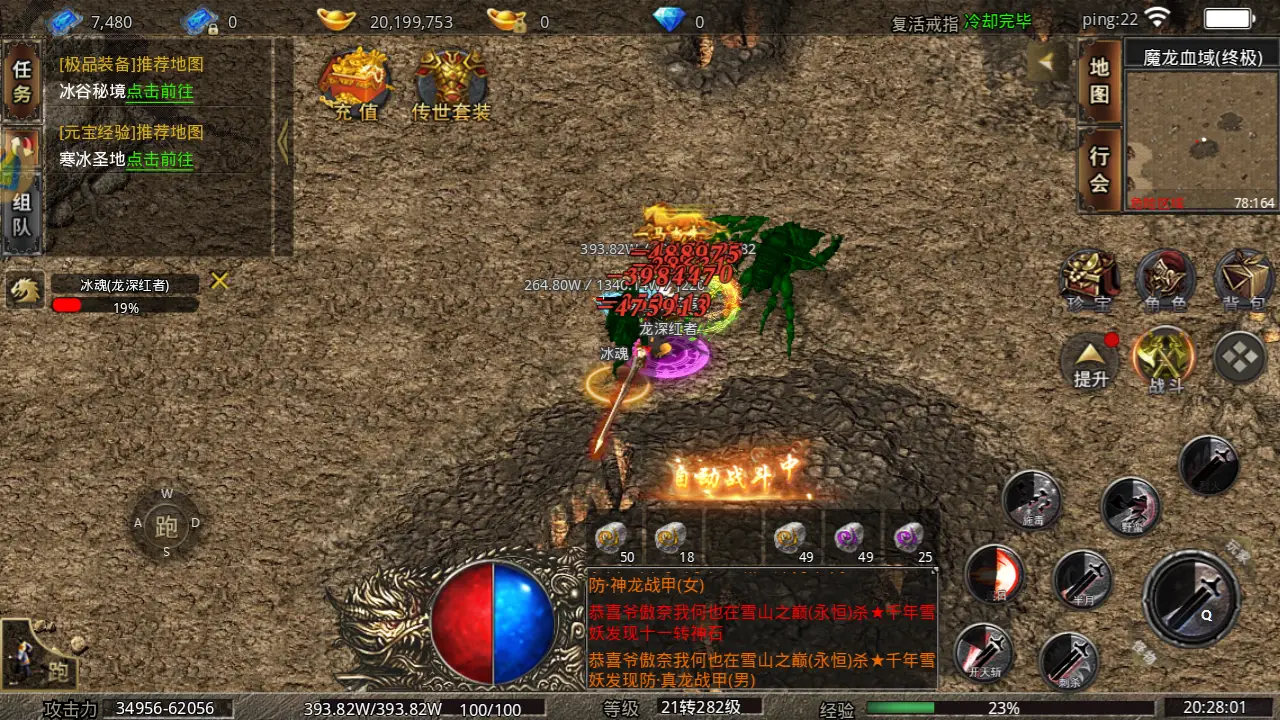Use the potion slot showing 50
This screenshot has height=720, width=1280.
[612, 537]
